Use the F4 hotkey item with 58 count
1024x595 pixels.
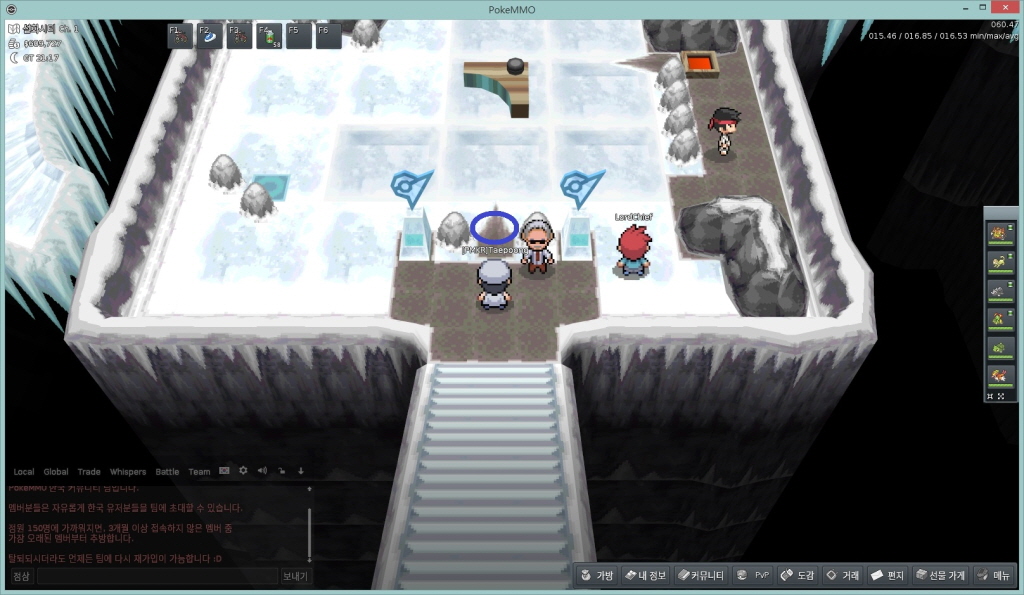pos(269,36)
